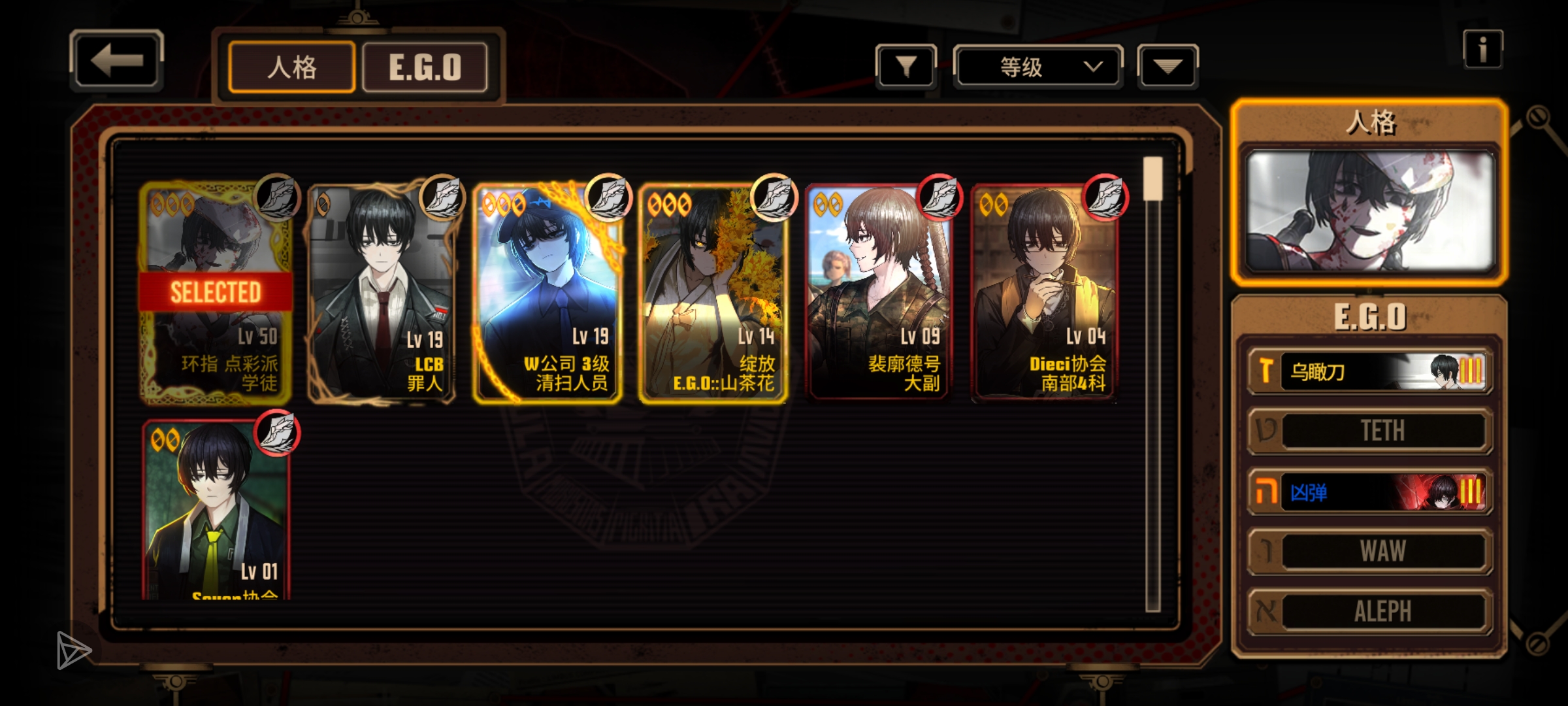
Task: Open the 乌瞰刀 E.G.O slot
Action: [1370, 372]
